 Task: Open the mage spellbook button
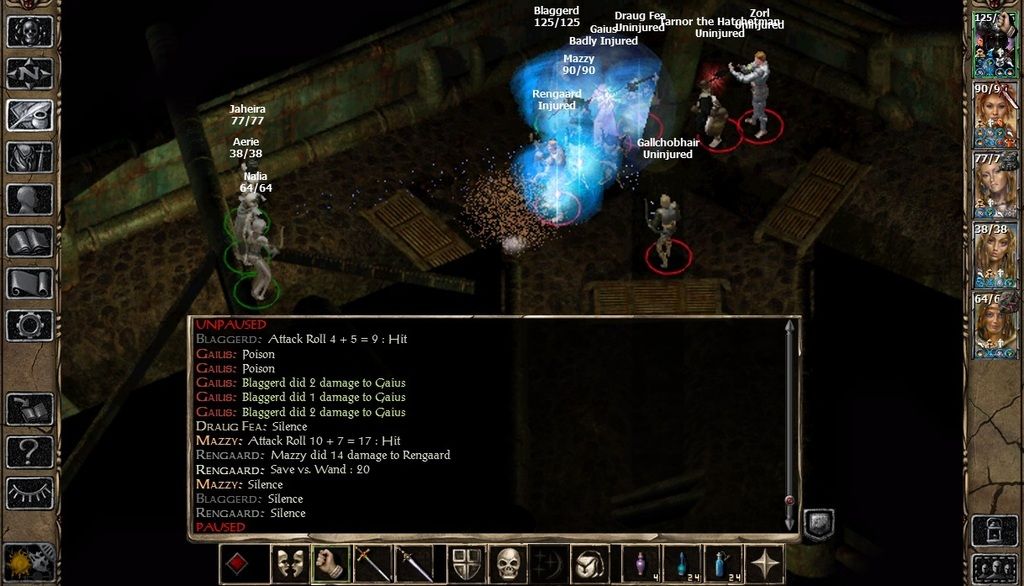pos(30,241)
